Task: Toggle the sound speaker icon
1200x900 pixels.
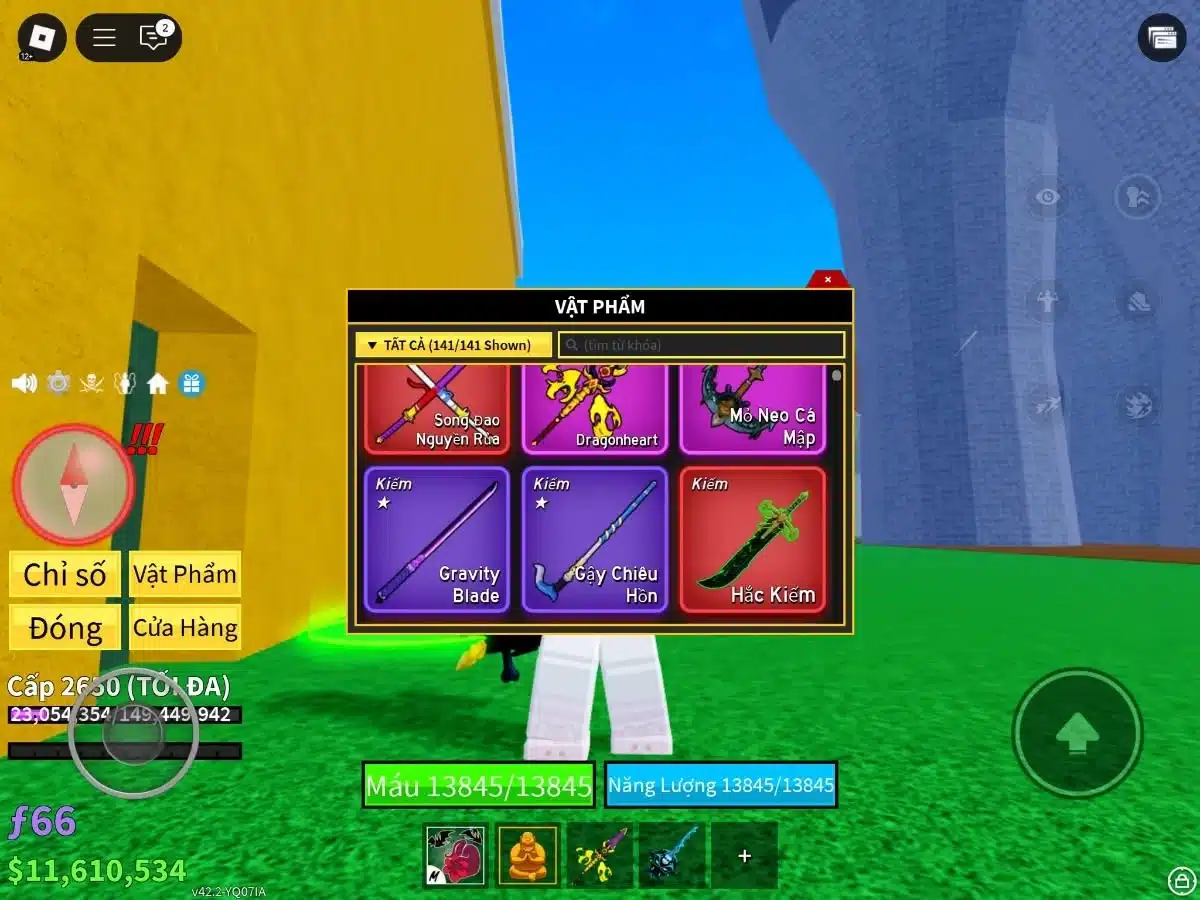Action: (x=24, y=383)
